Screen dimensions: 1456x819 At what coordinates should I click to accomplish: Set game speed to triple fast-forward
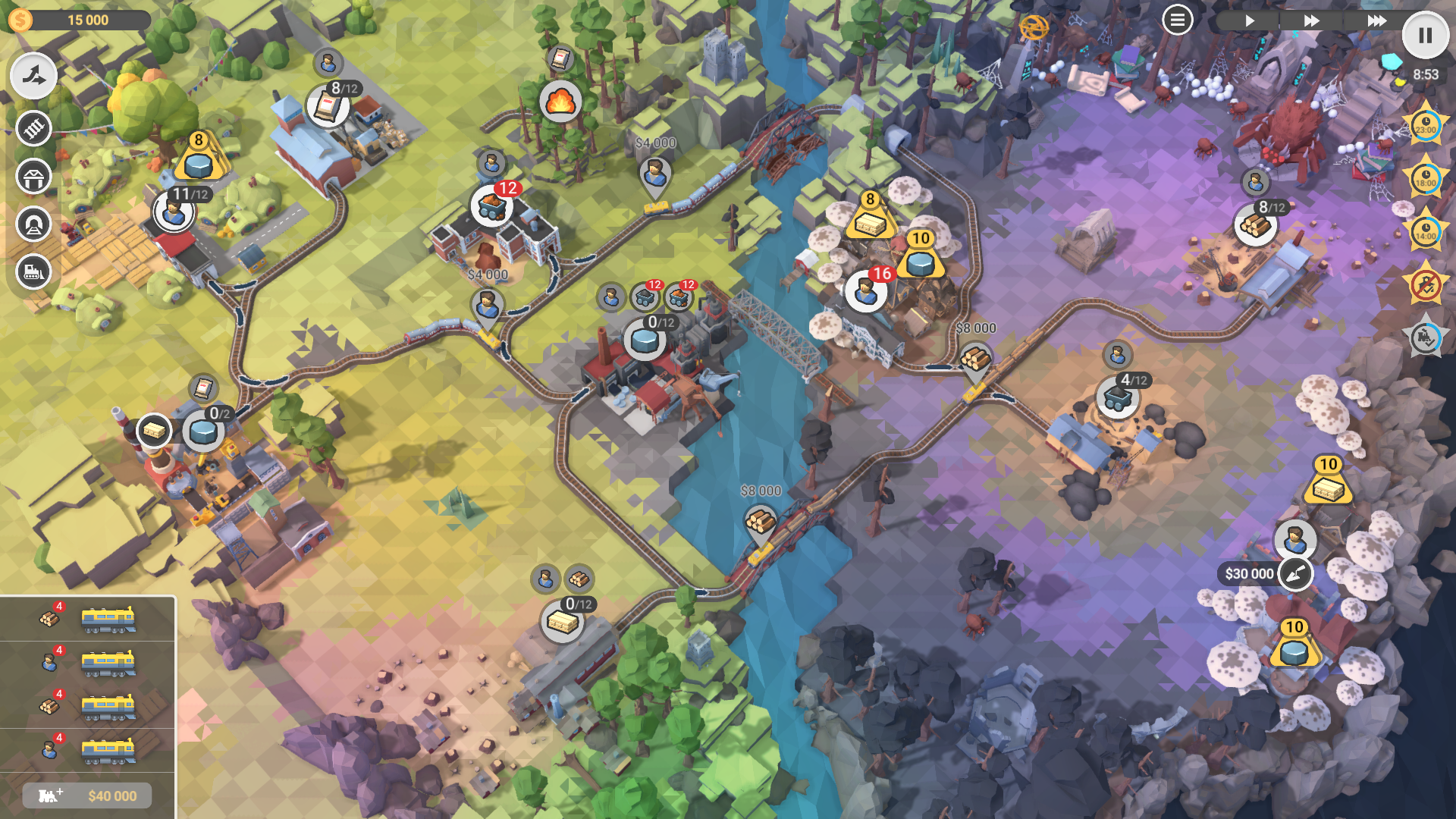pyautogui.click(x=1376, y=20)
